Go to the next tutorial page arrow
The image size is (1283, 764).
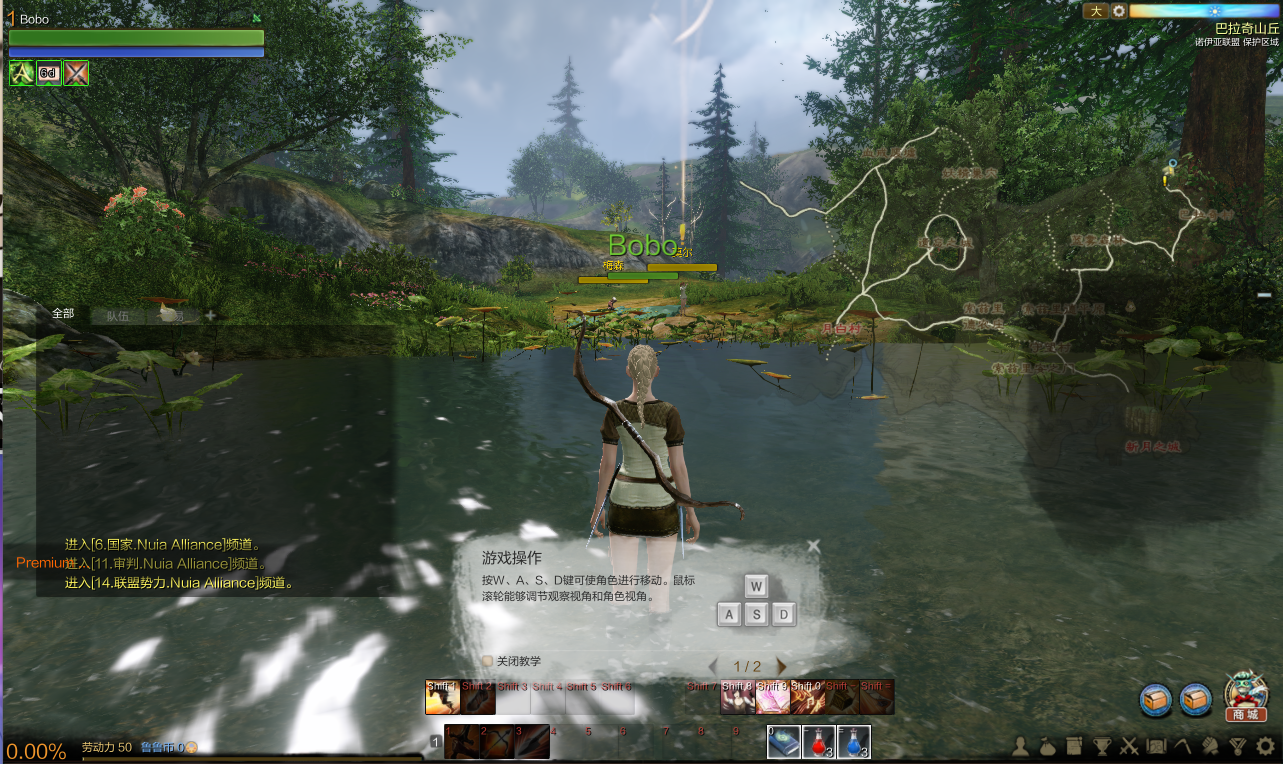tap(781, 666)
